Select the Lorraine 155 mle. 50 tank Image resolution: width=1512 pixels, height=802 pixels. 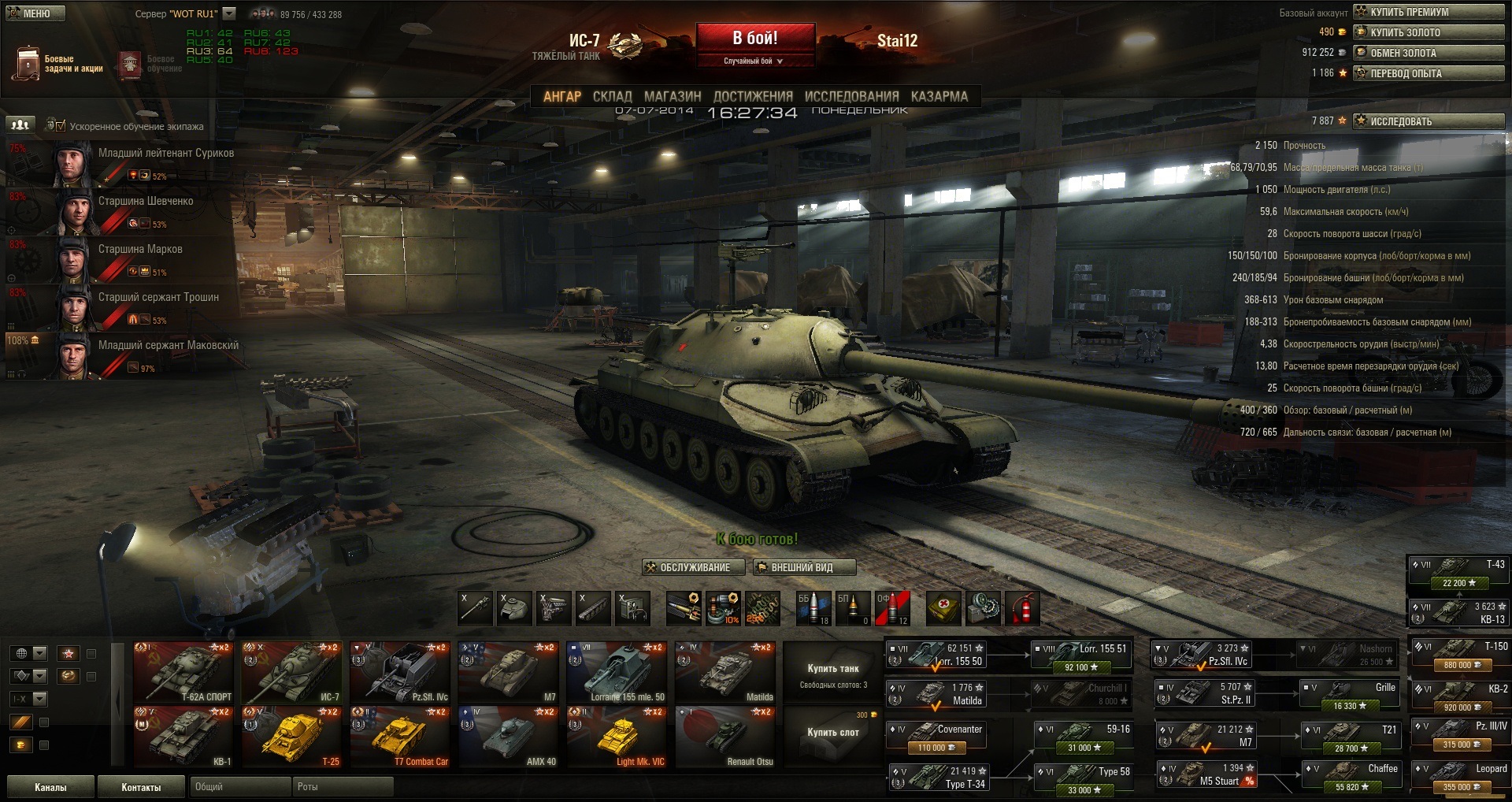(617, 672)
